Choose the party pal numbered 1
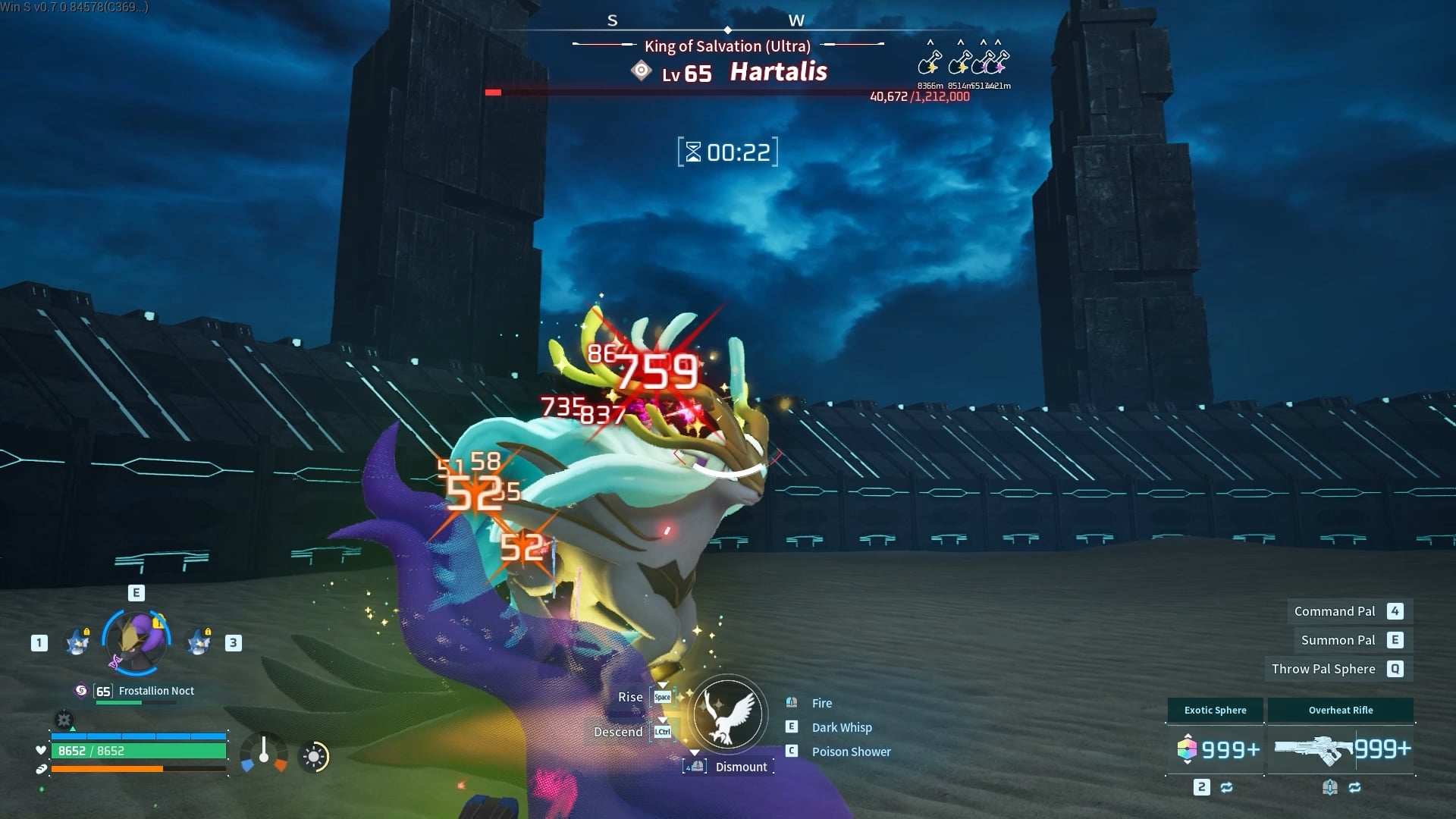 point(77,642)
